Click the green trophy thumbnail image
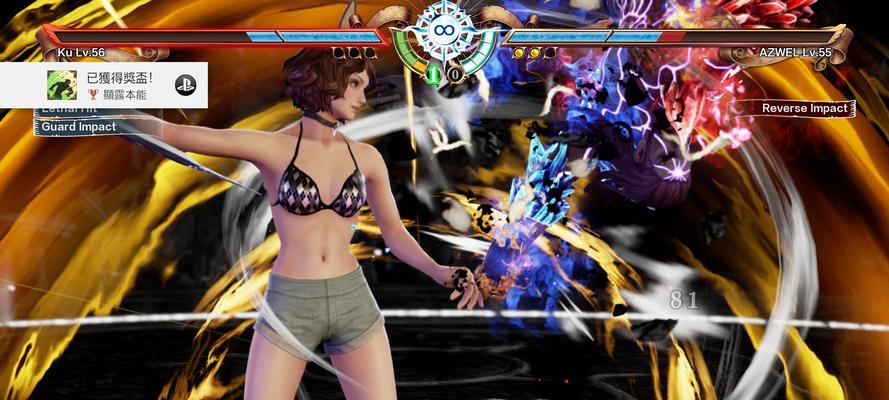This screenshot has width=889, height=400. (x=63, y=85)
